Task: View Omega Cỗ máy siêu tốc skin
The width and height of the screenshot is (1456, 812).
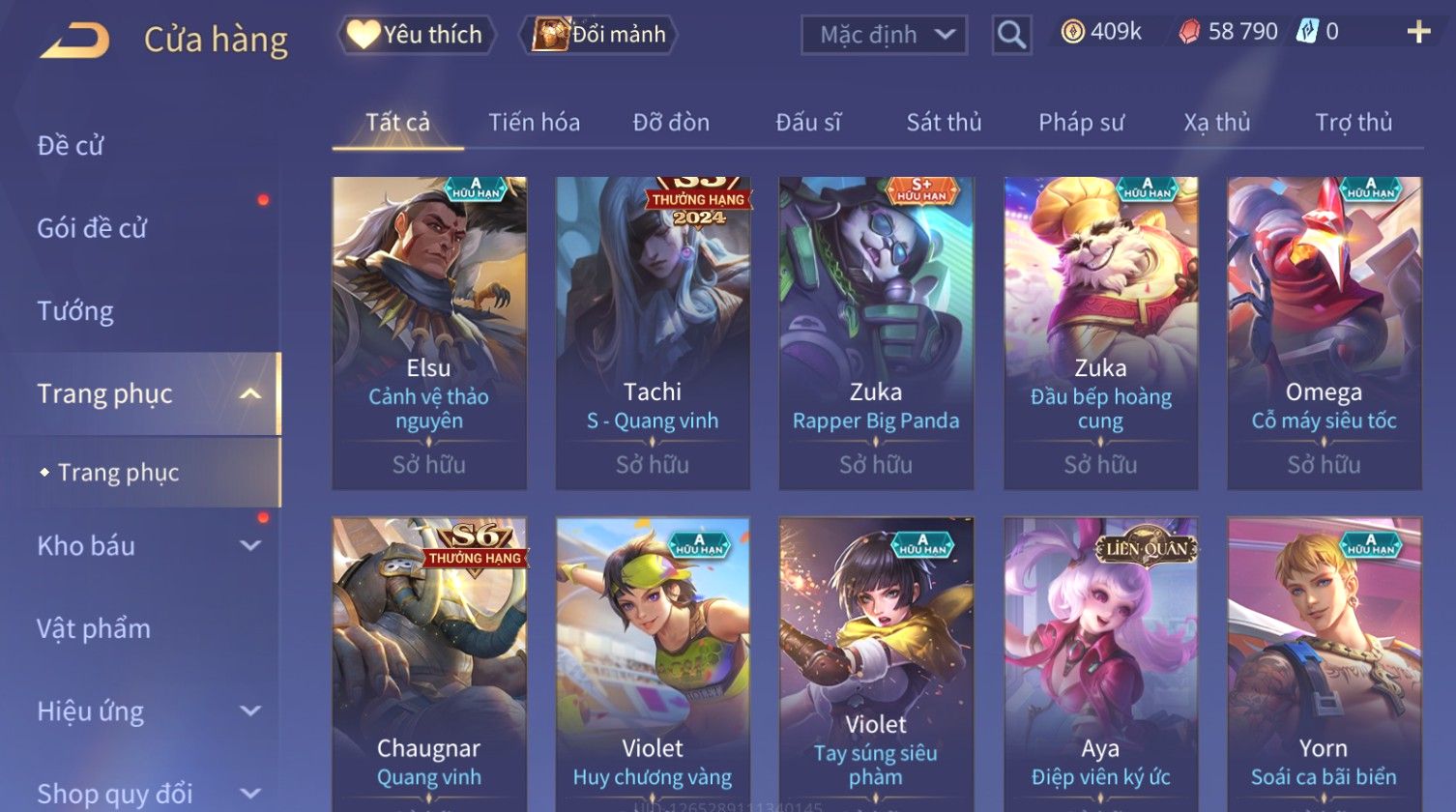Action: tap(1324, 333)
